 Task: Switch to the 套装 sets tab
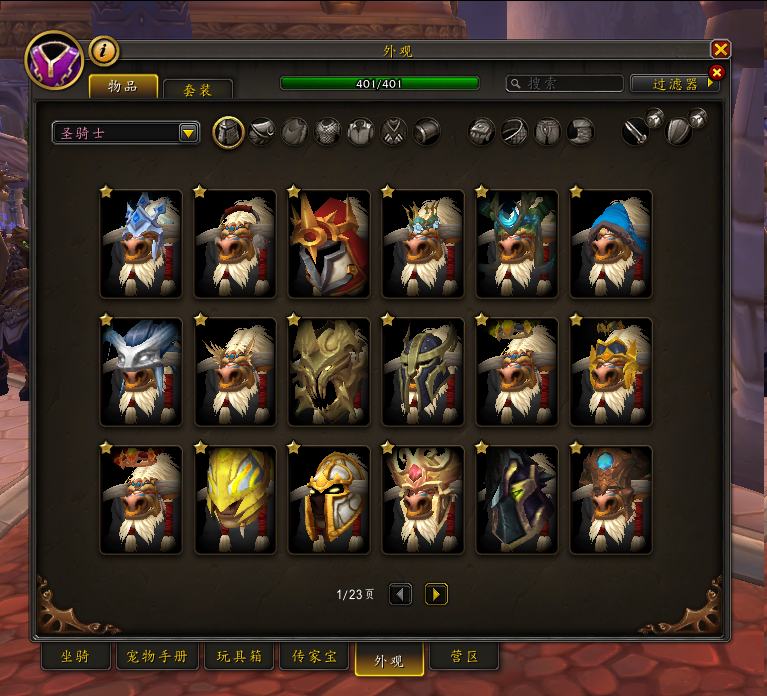point(197,90)
